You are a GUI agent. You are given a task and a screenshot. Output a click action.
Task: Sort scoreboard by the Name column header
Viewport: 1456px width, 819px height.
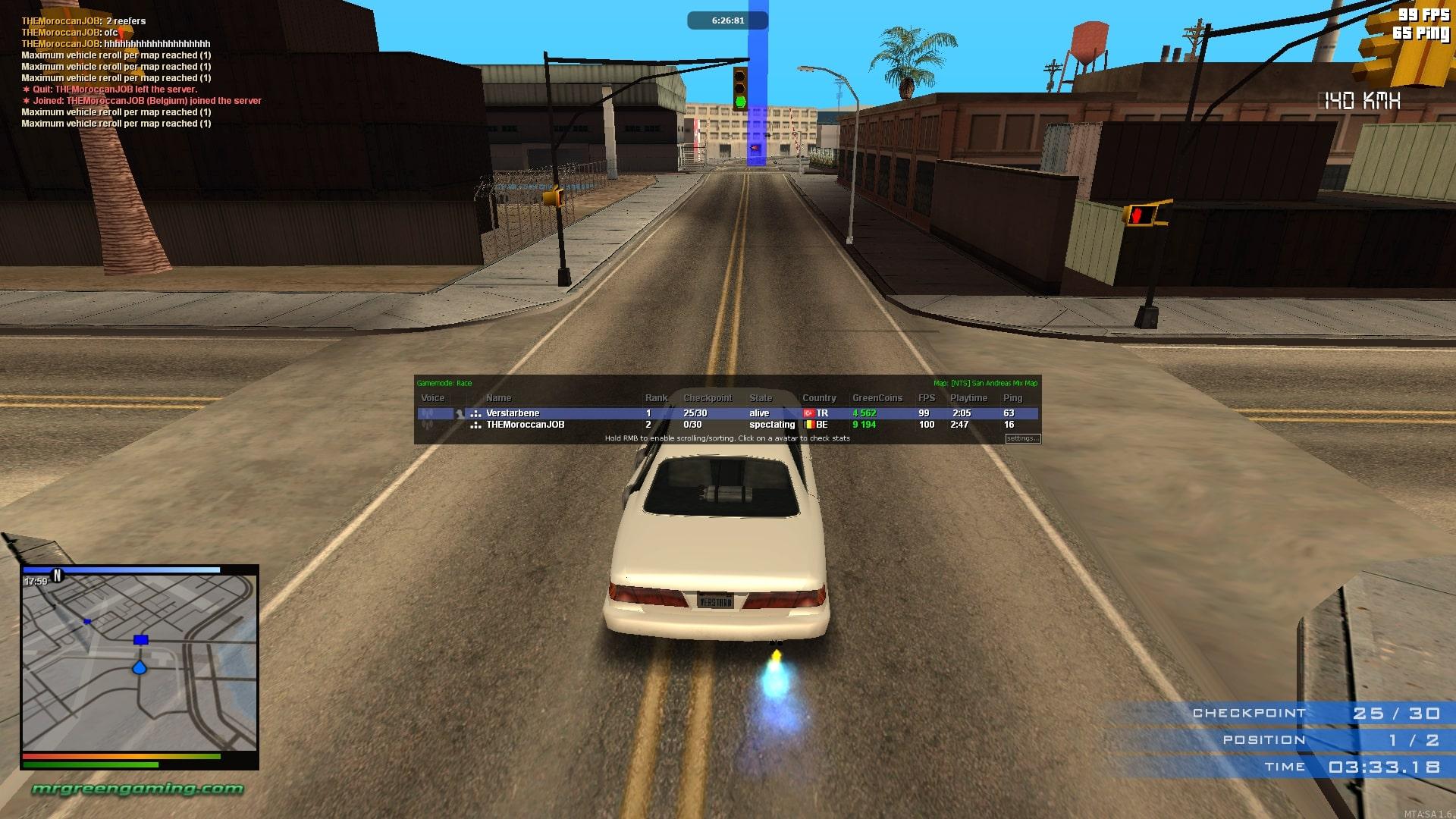click(498, 398)
